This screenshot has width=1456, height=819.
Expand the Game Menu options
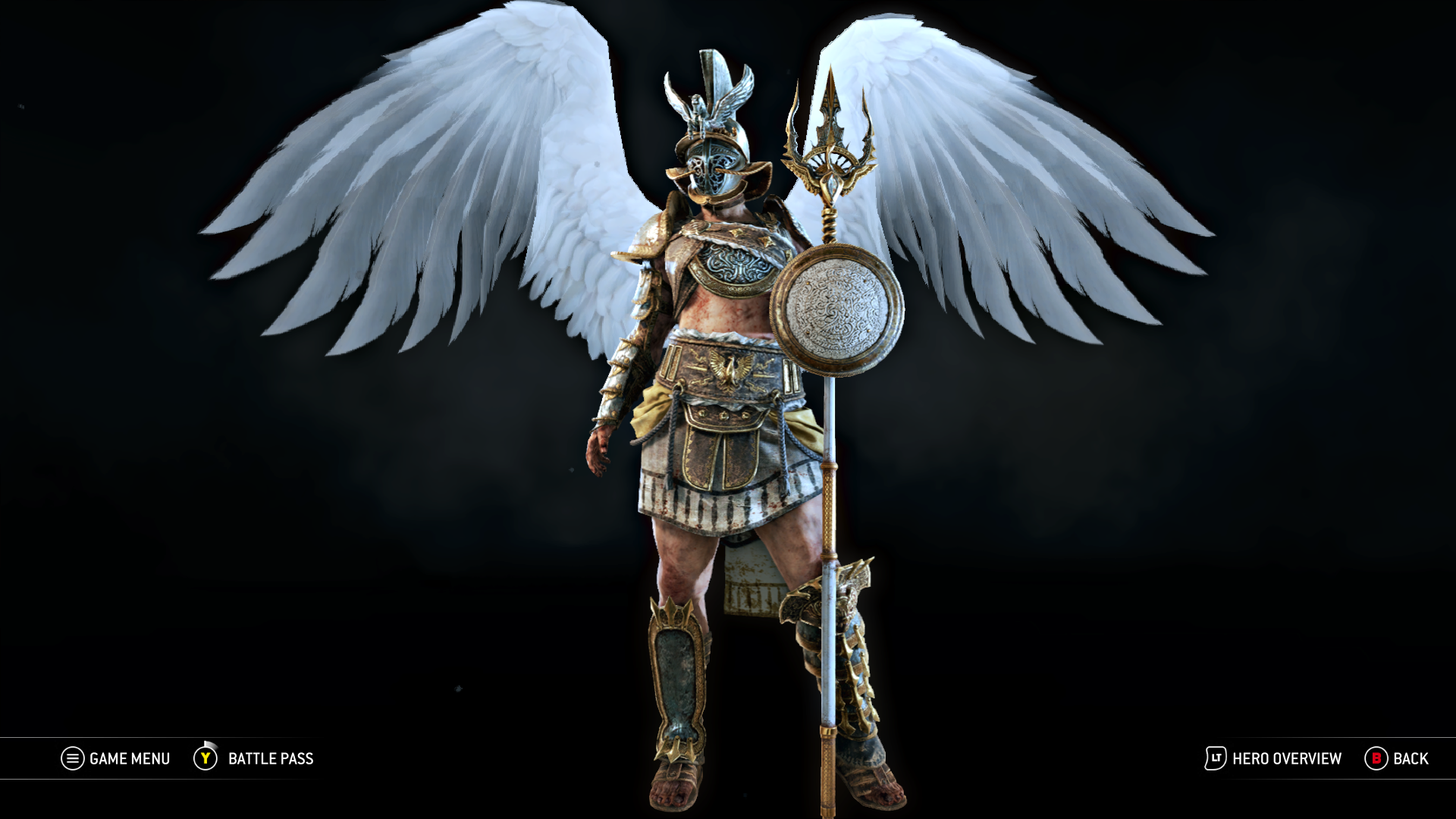point(127,758)
